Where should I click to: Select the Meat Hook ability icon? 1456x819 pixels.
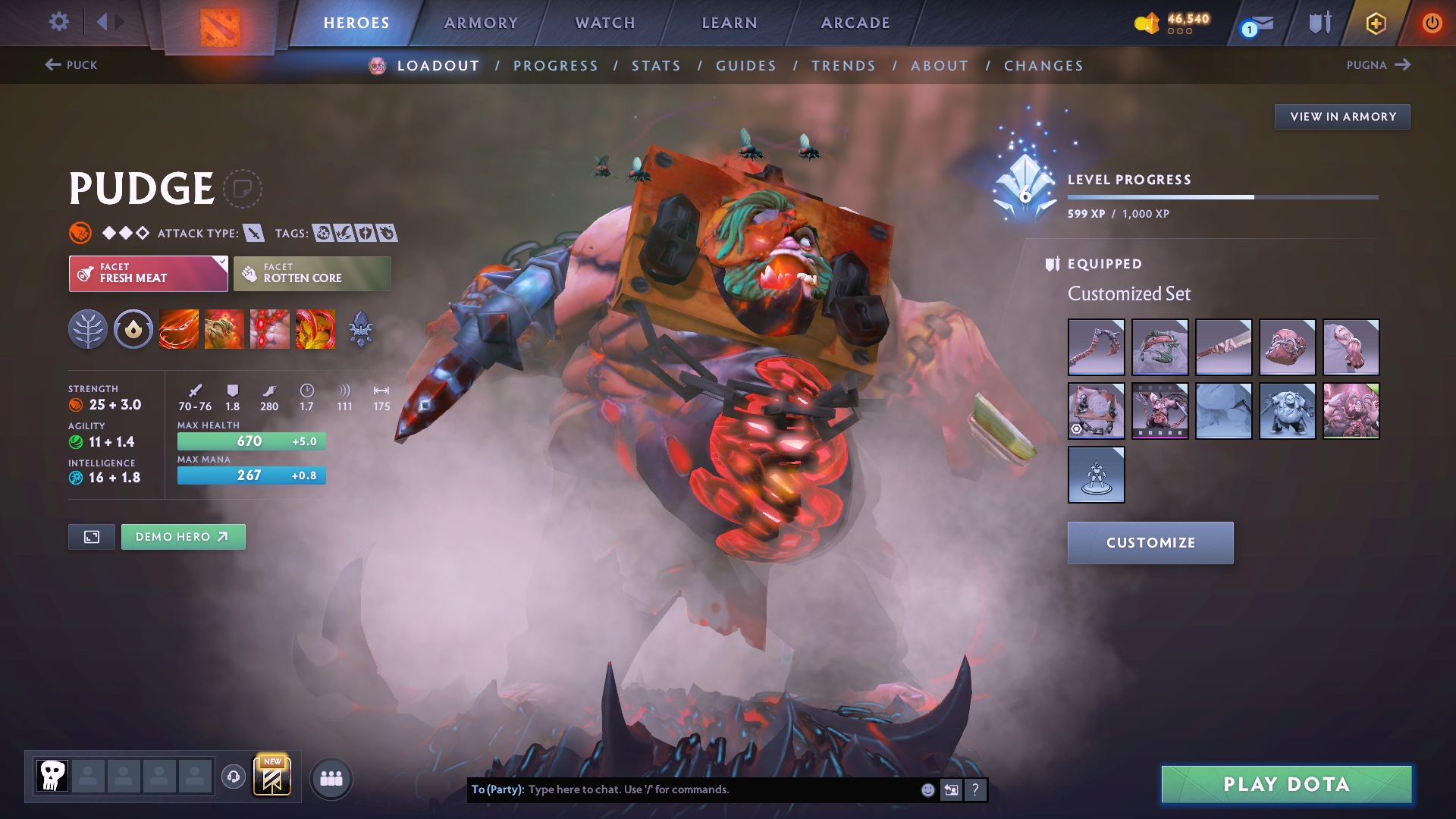click(x=178, y=328)
